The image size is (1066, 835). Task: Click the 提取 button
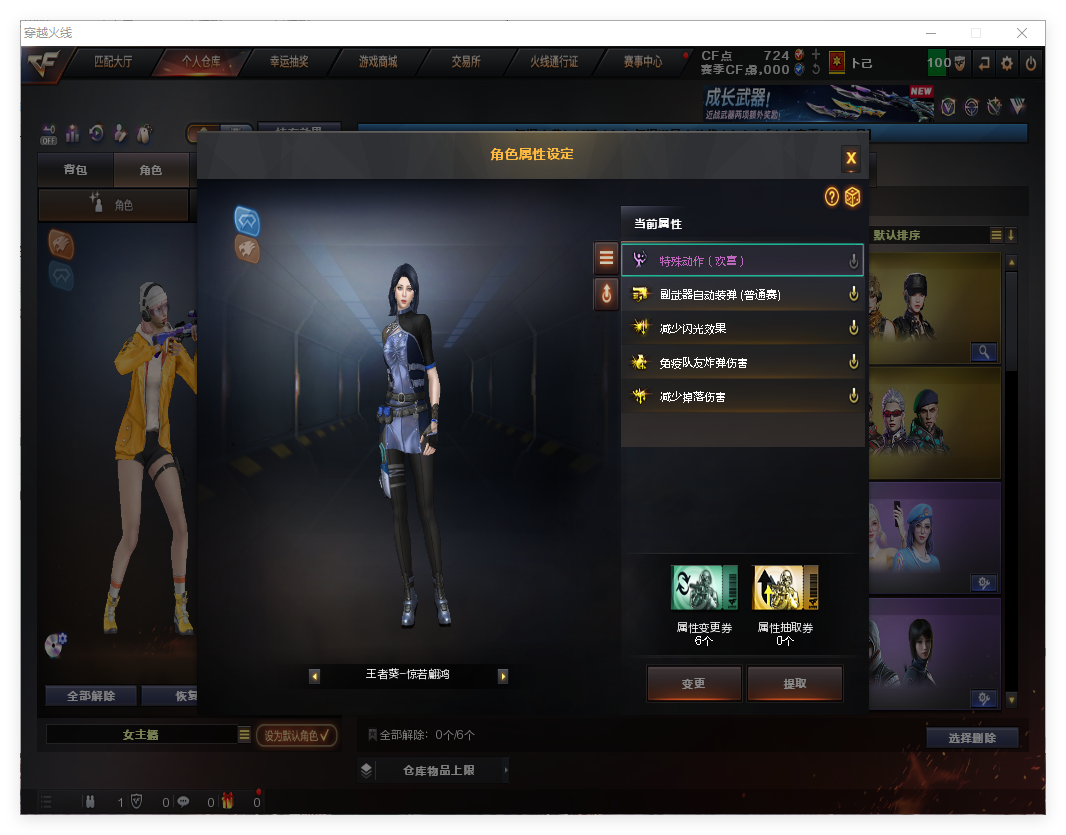(795, 684)
